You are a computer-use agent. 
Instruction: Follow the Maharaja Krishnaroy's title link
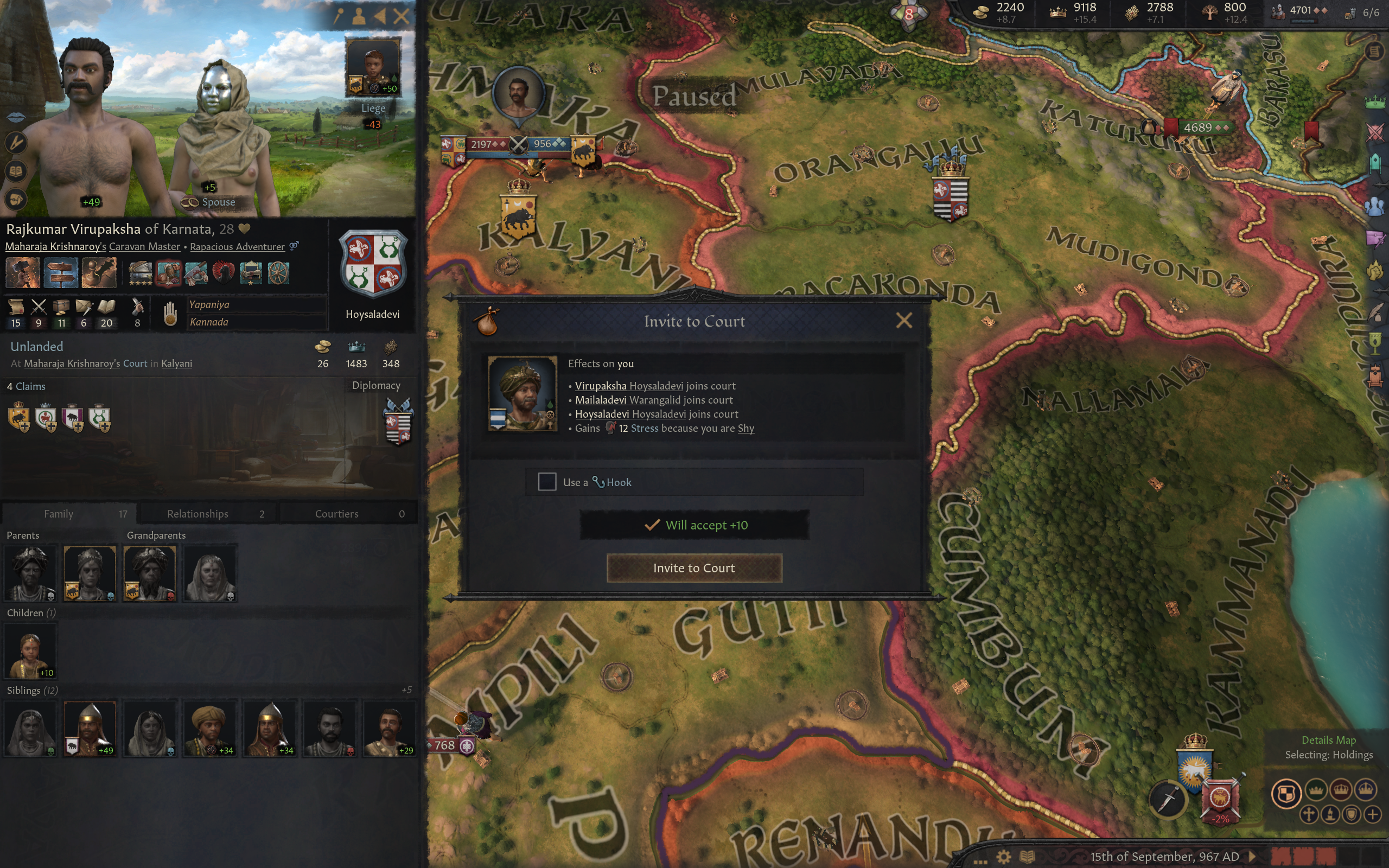tap(55, 247)
